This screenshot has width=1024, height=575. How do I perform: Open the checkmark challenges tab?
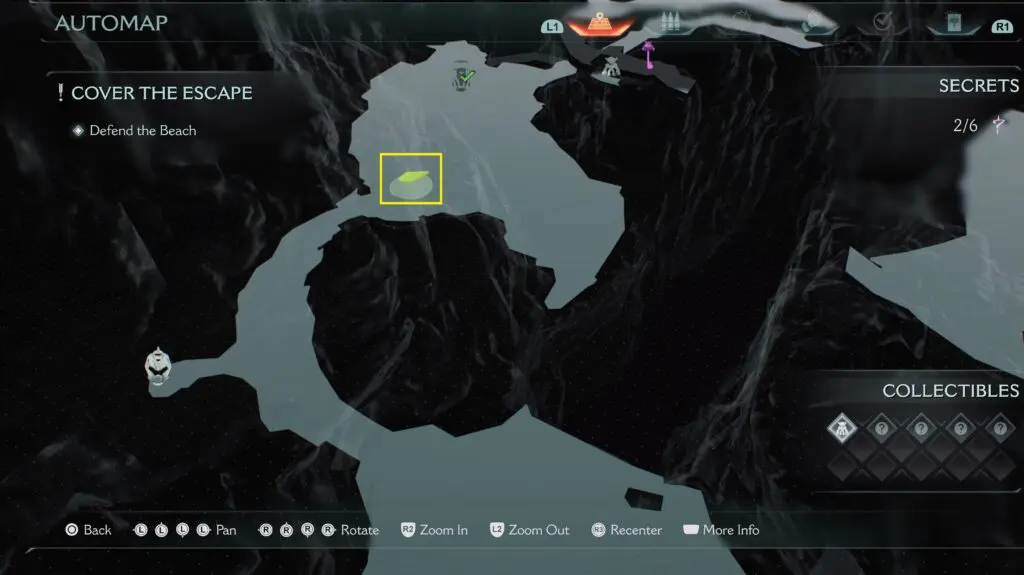882,23
